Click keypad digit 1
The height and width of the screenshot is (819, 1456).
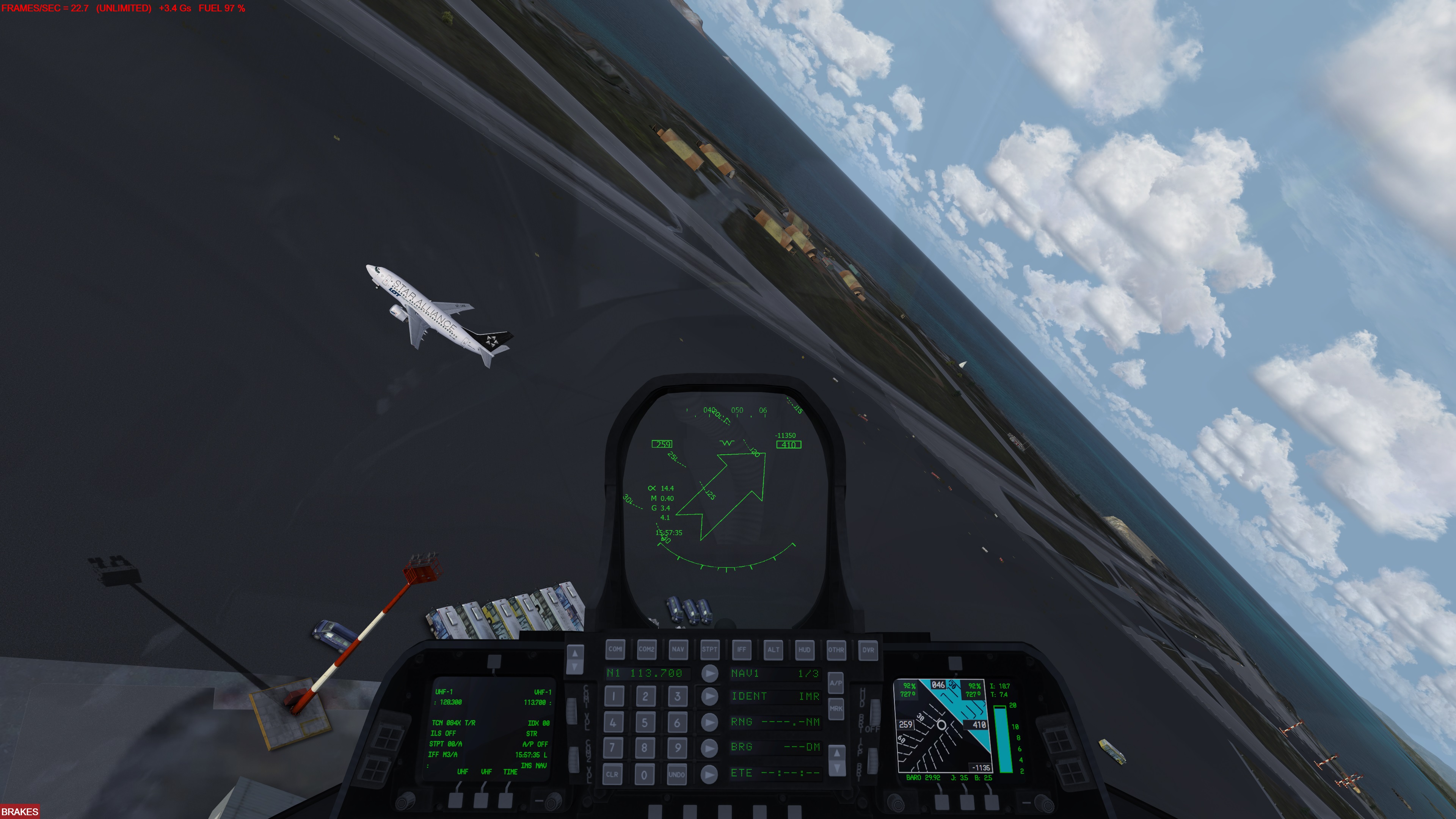point(613,697)
